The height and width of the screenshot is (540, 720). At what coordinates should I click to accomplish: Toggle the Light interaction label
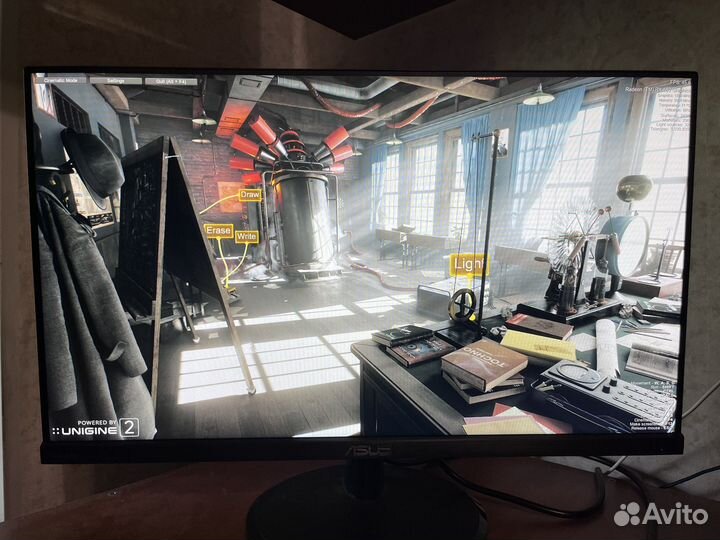468,265
